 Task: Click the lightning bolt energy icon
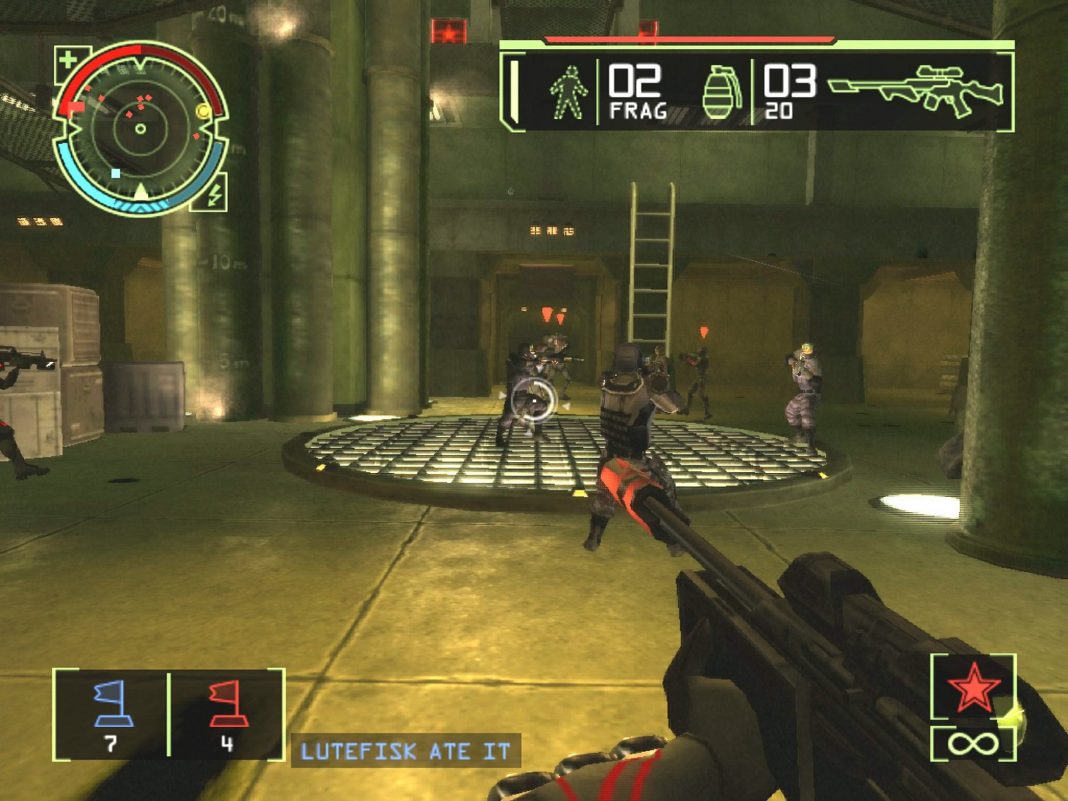pos(214,191)
